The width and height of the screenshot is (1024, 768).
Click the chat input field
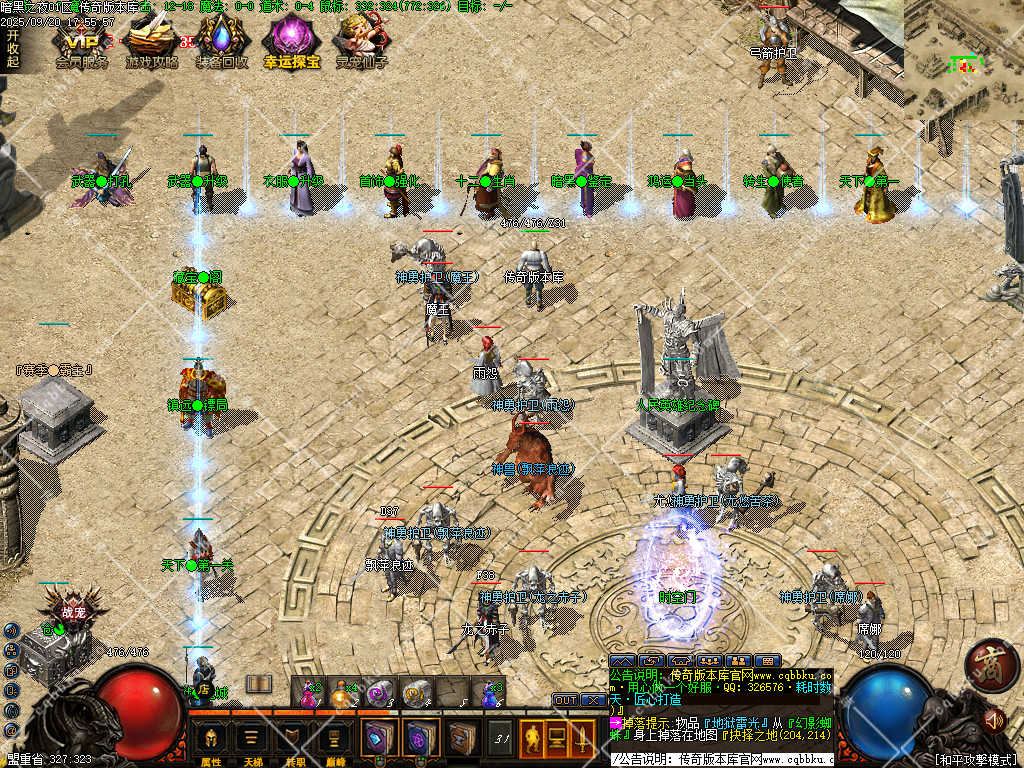coord(720,760)
